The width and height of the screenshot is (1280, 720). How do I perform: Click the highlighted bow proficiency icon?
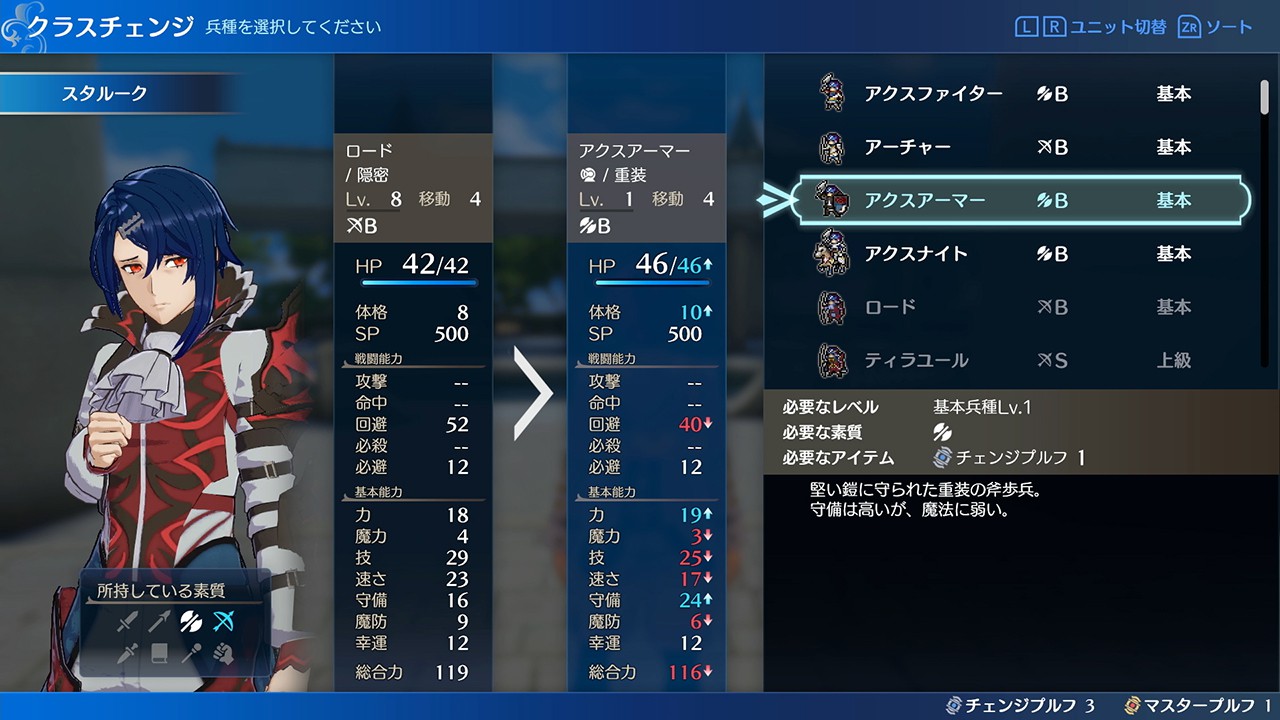coord(223,622)
